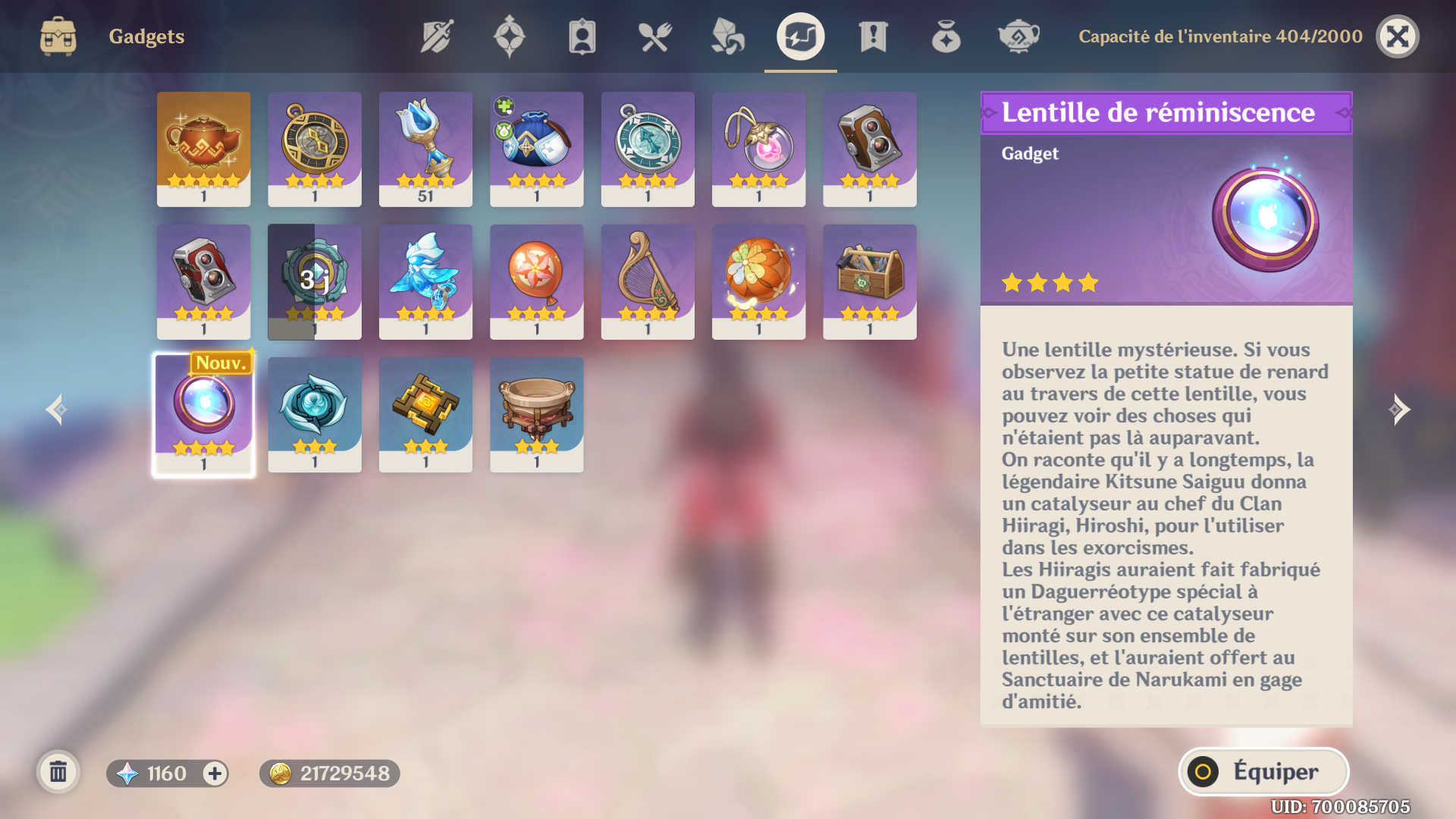Select the blue tulip item with 51
This screenshot has height=819, width=1456.
[425, 149]
